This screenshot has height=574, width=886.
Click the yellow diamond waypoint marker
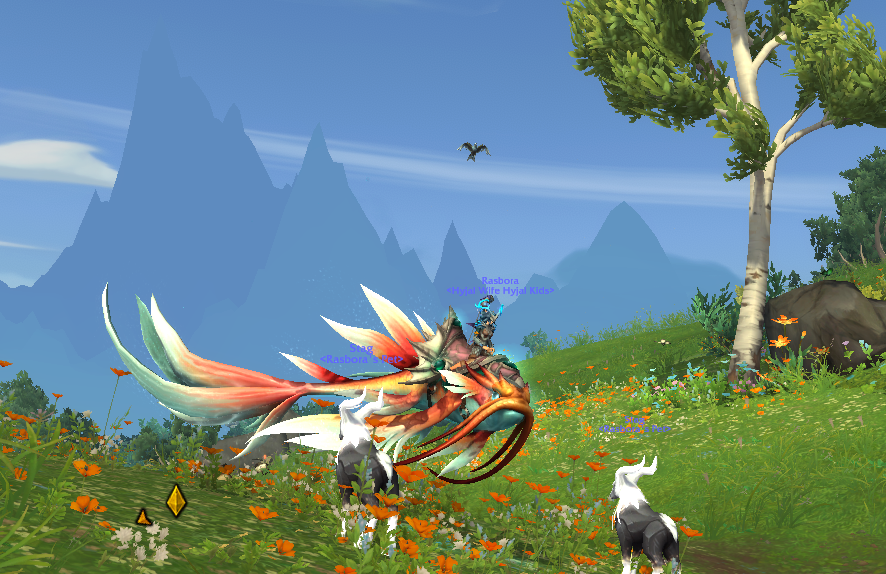176,500
